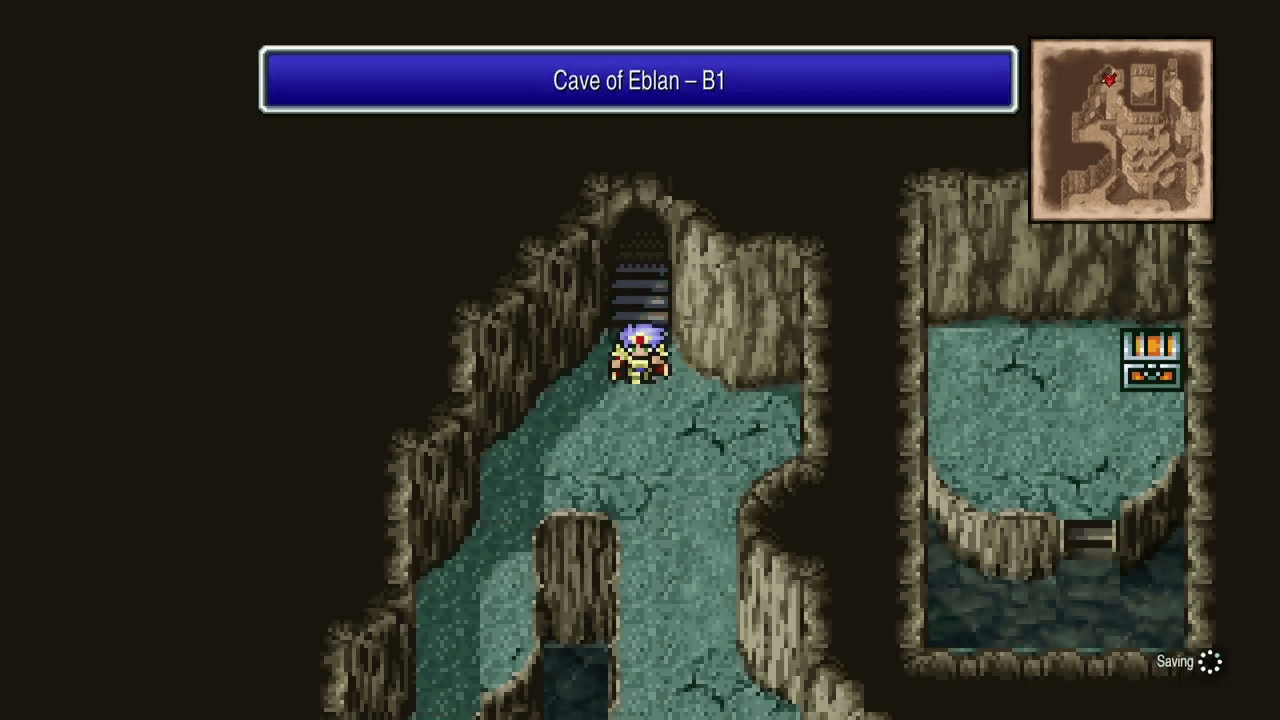Click the dark void on the left side
This screenshot has width=1280, height=720.
[x=150, y=400]
